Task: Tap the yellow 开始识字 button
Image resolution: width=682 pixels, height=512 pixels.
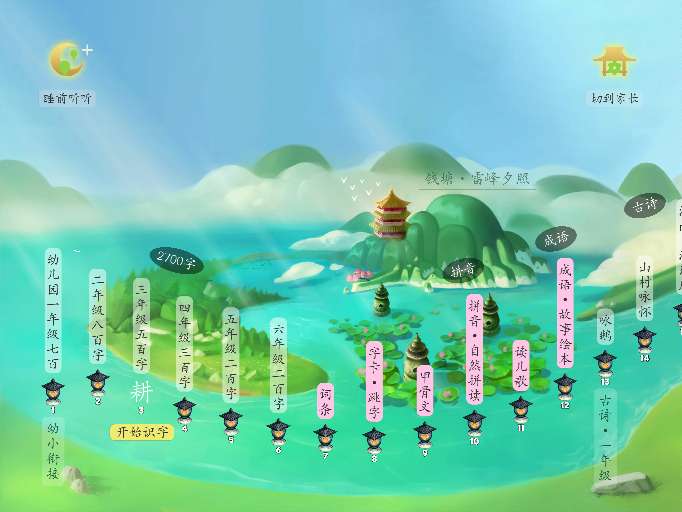Action: pos(141,432)
